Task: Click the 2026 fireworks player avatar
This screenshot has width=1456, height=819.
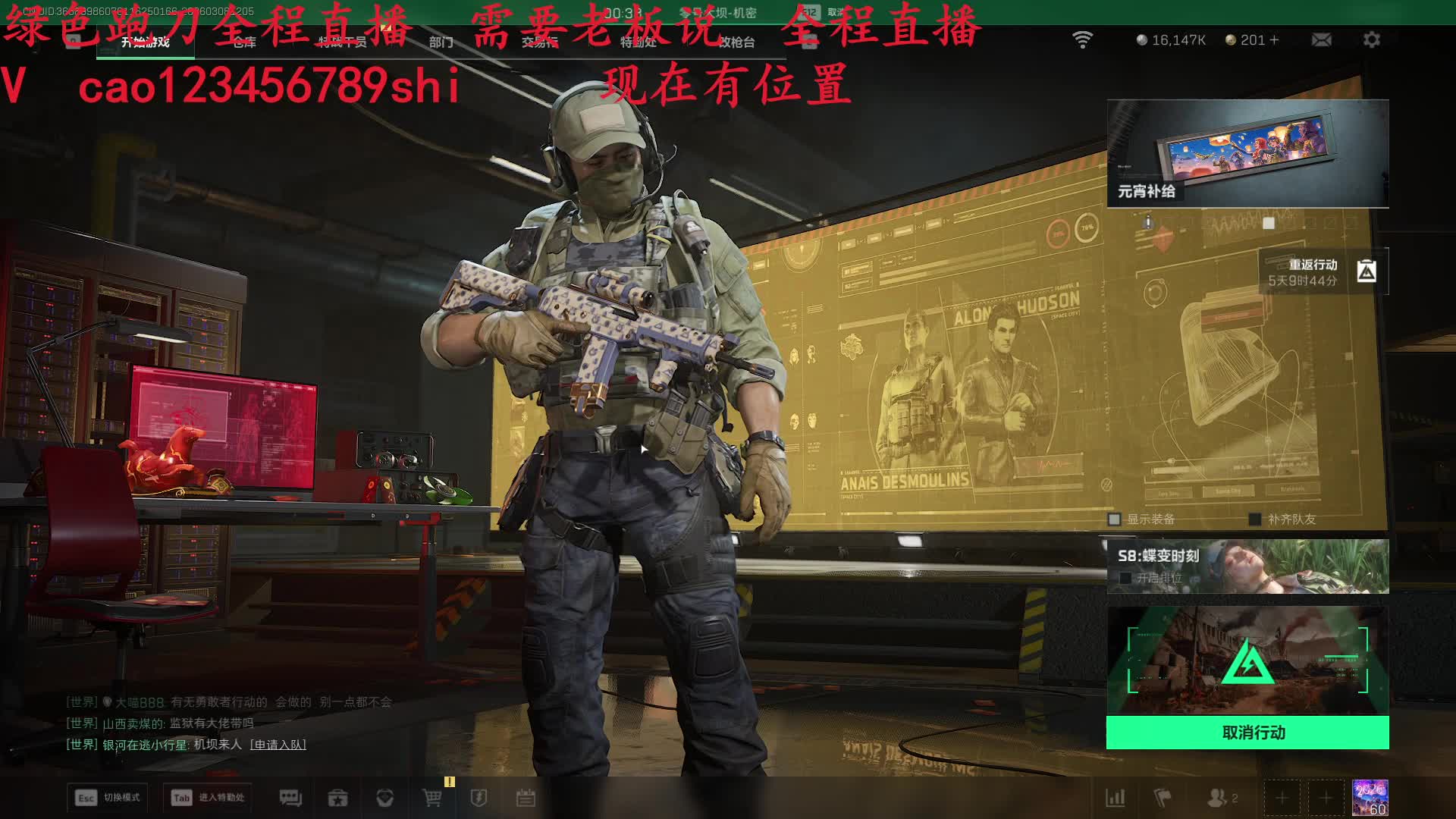Action: (1370, 798)
